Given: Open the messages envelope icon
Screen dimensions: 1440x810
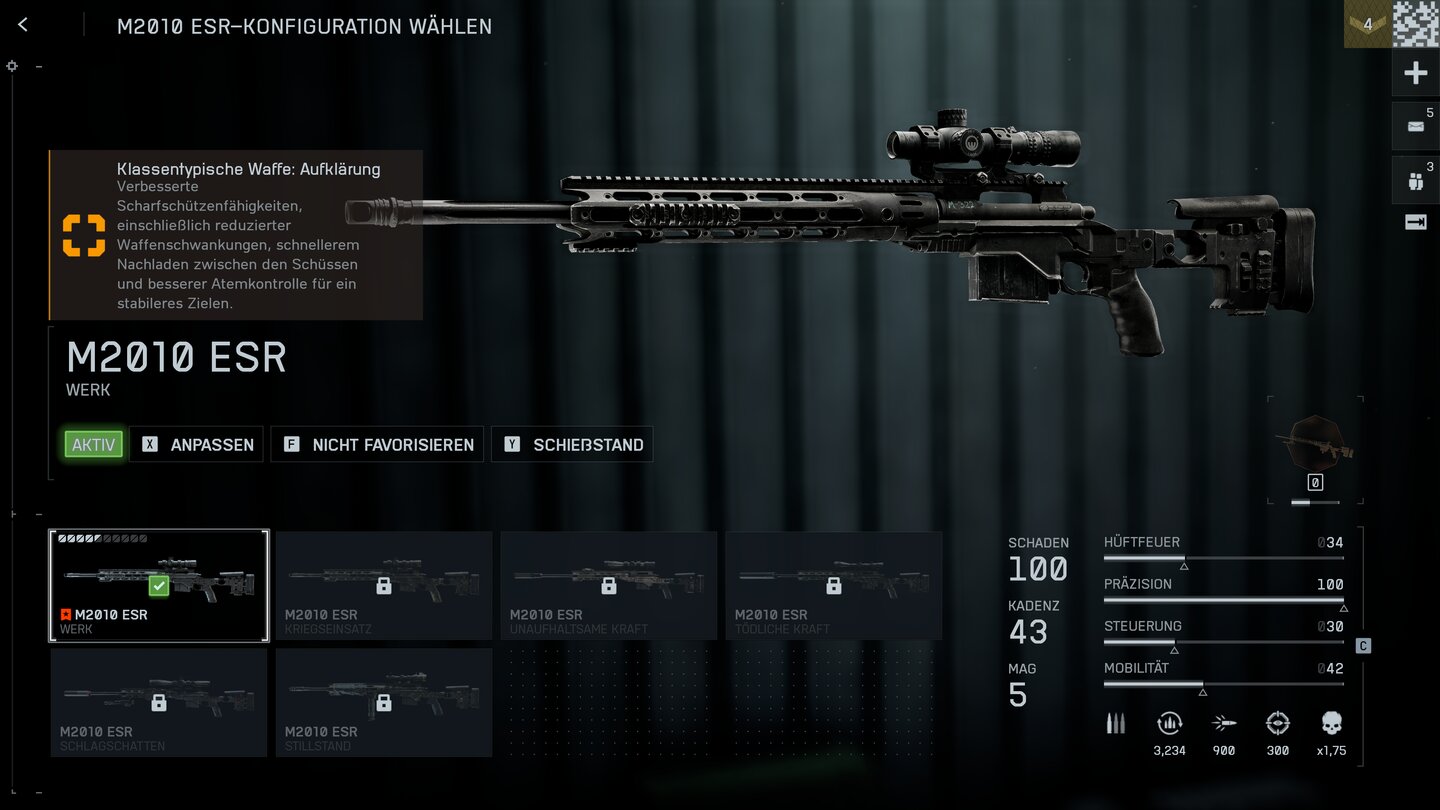Looking at the screenshot, I should 1416,126.
